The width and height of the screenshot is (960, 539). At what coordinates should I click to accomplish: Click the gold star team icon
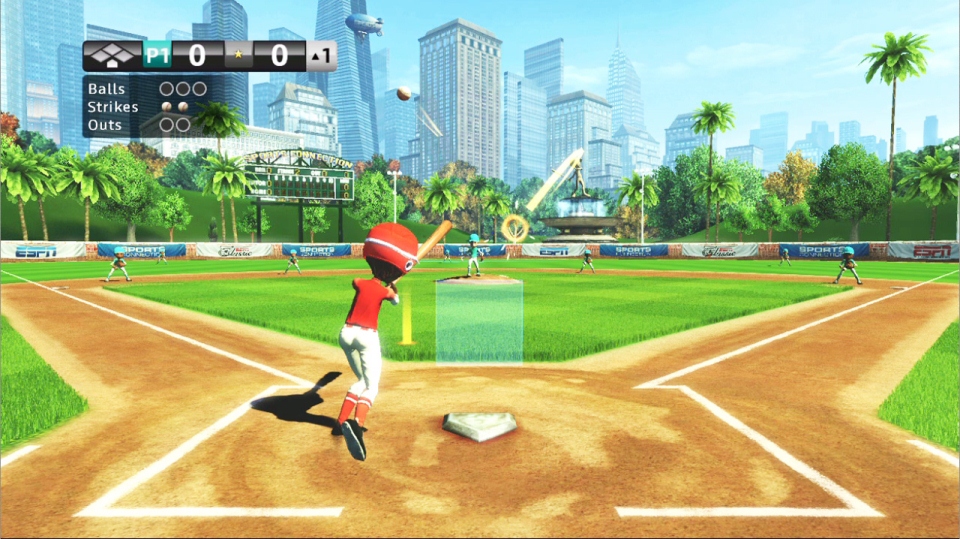point(238,56)
